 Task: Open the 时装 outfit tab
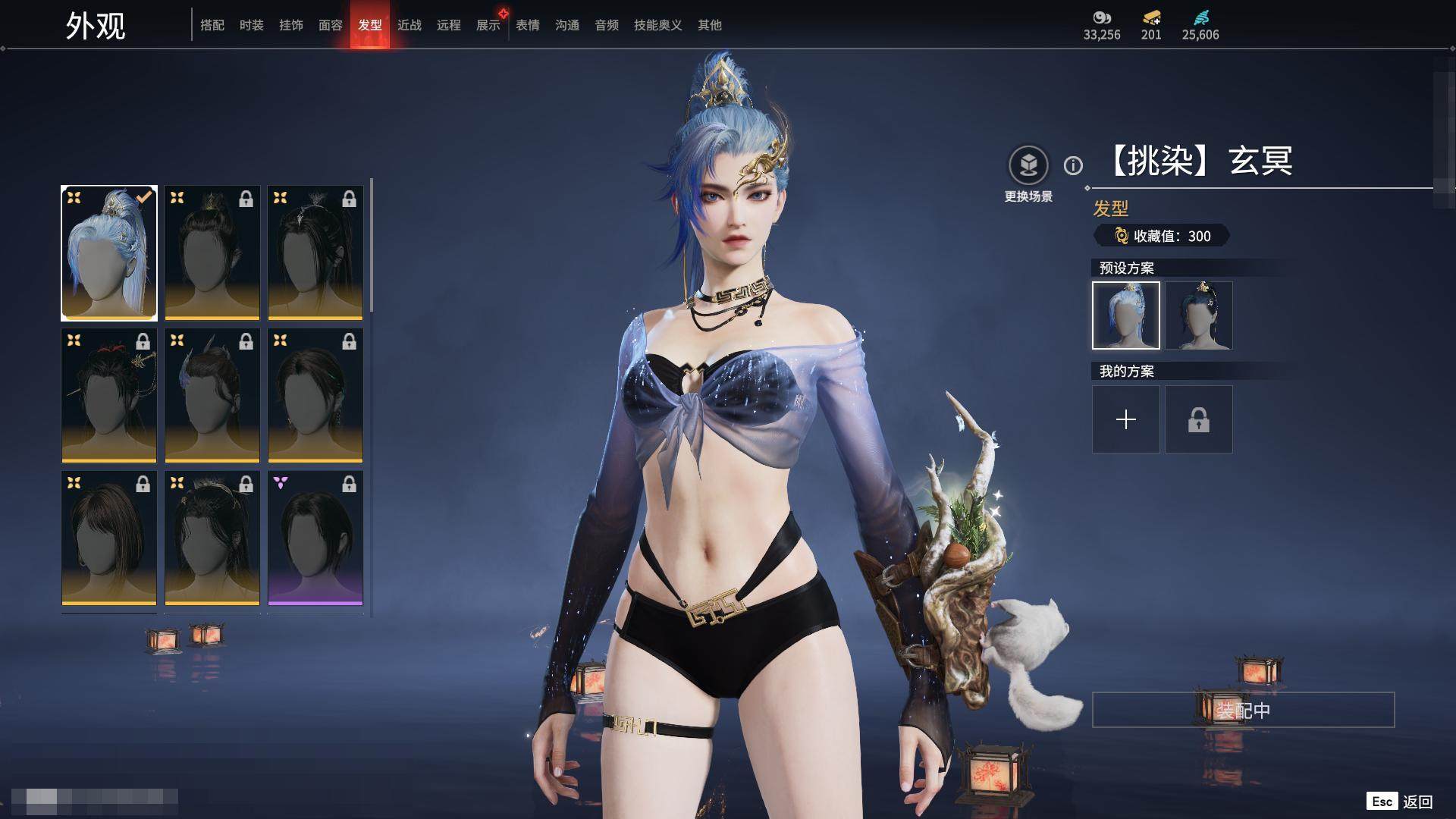(252, 25)
